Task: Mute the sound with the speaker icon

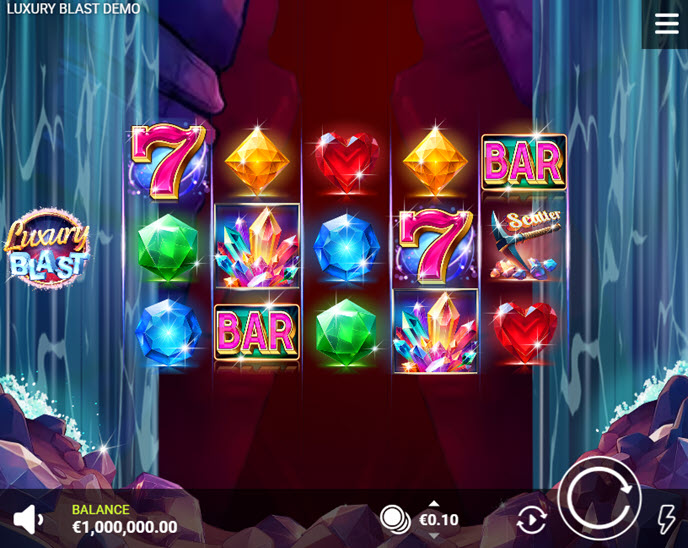Action: point(28,518)
